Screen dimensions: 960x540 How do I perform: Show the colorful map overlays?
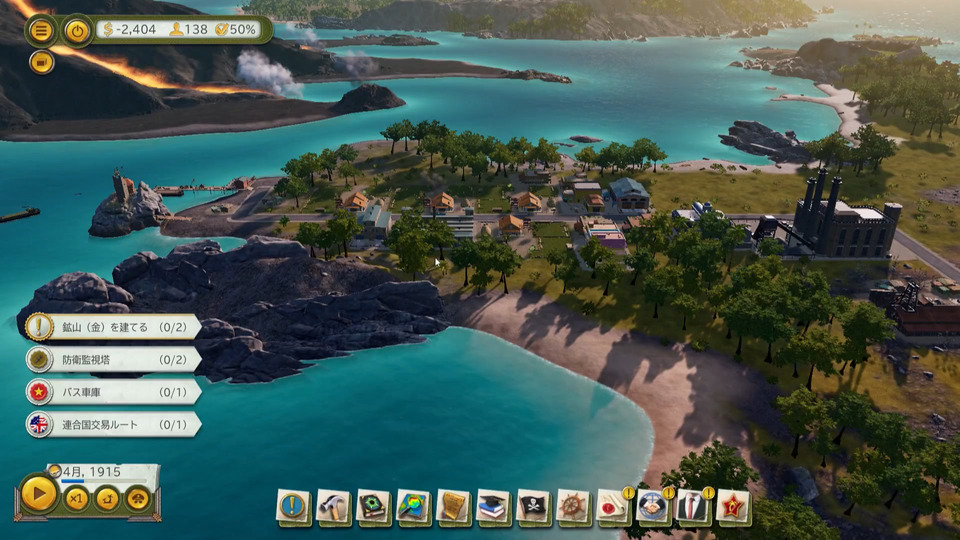point(413,506)
